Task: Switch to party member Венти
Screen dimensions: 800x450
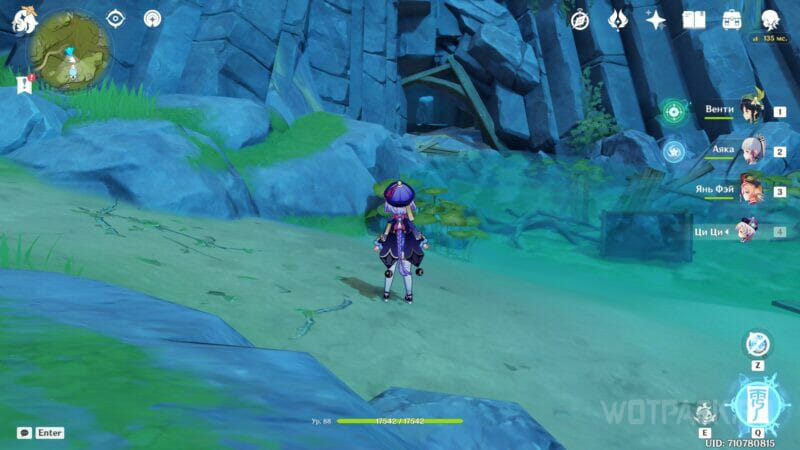Action: (x=750, y=111)
